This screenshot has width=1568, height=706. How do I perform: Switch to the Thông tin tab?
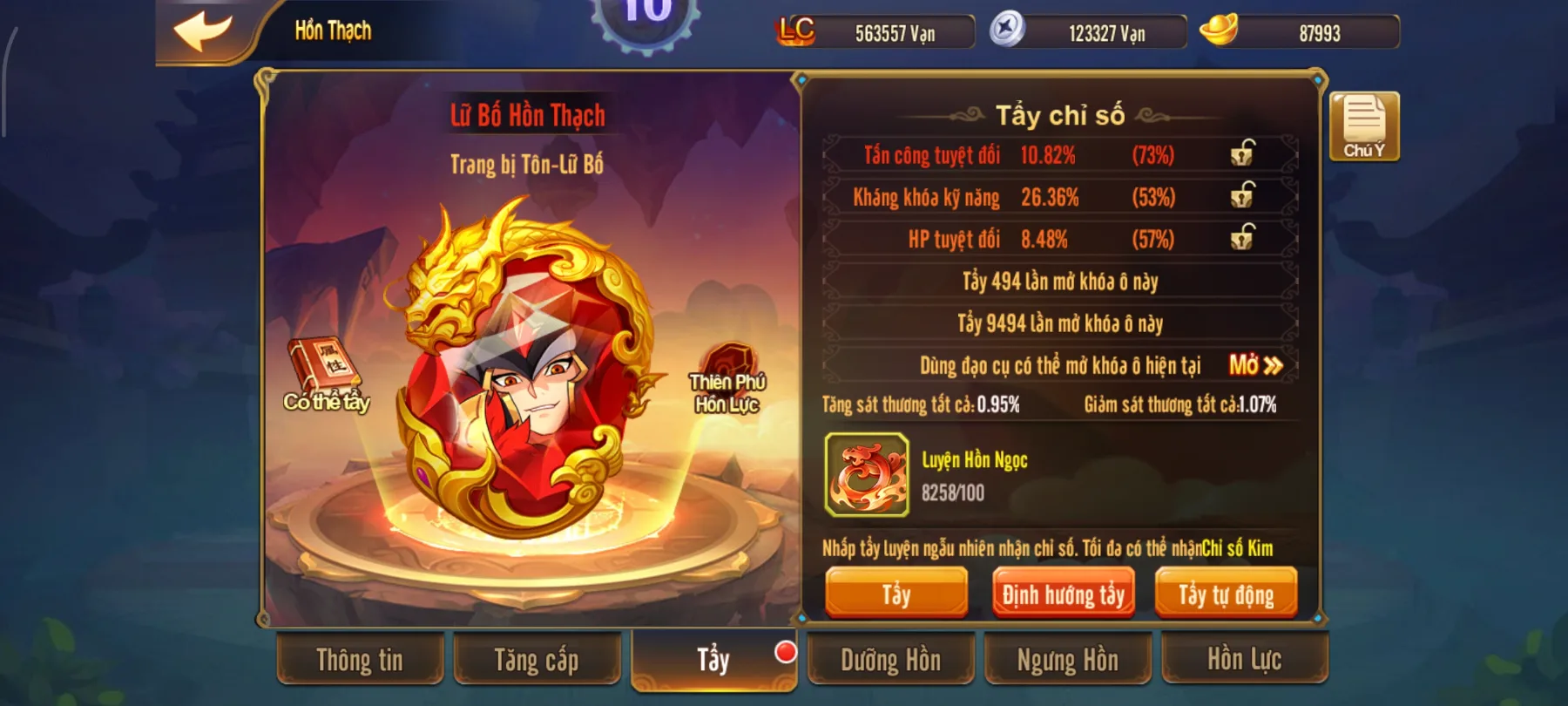(360, 661)
